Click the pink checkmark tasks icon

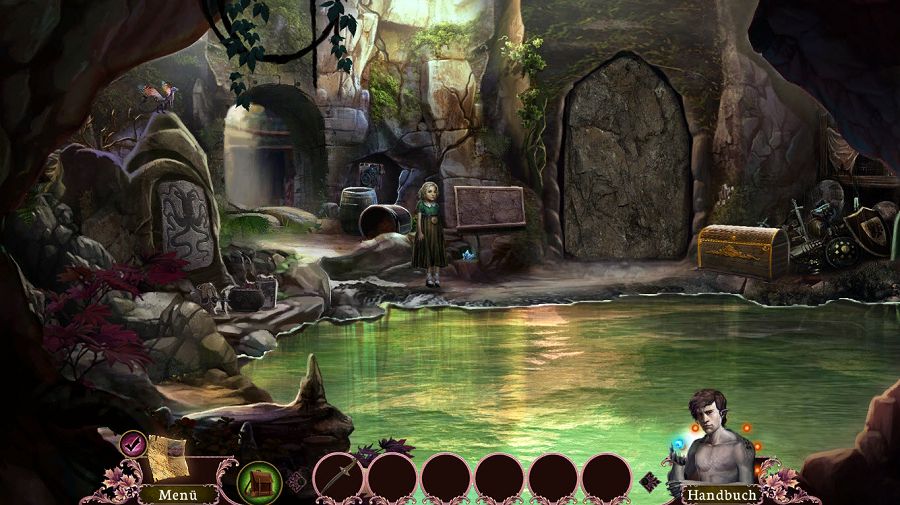pyautogui.click(x=132, y=442)
